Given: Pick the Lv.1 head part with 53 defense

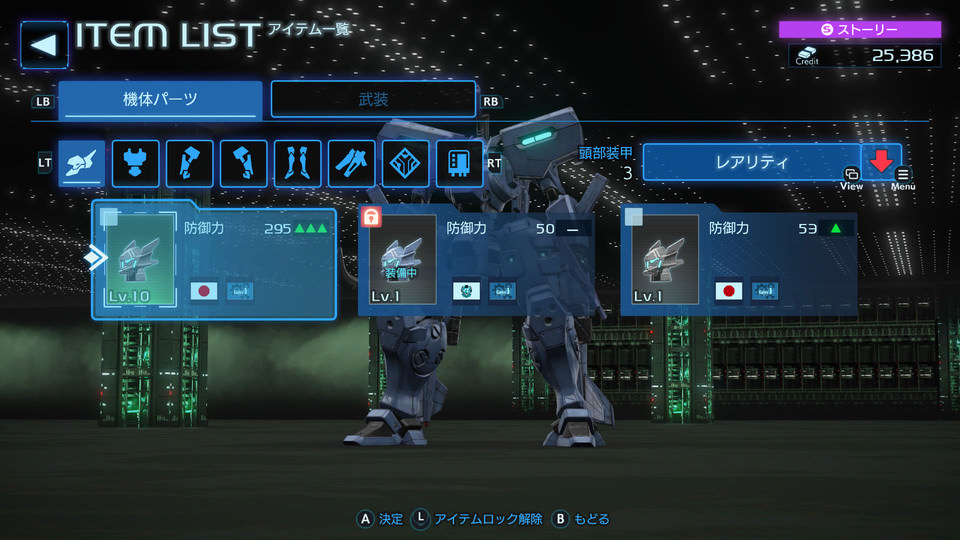Looking at the screenshot, I should [738, 260].
